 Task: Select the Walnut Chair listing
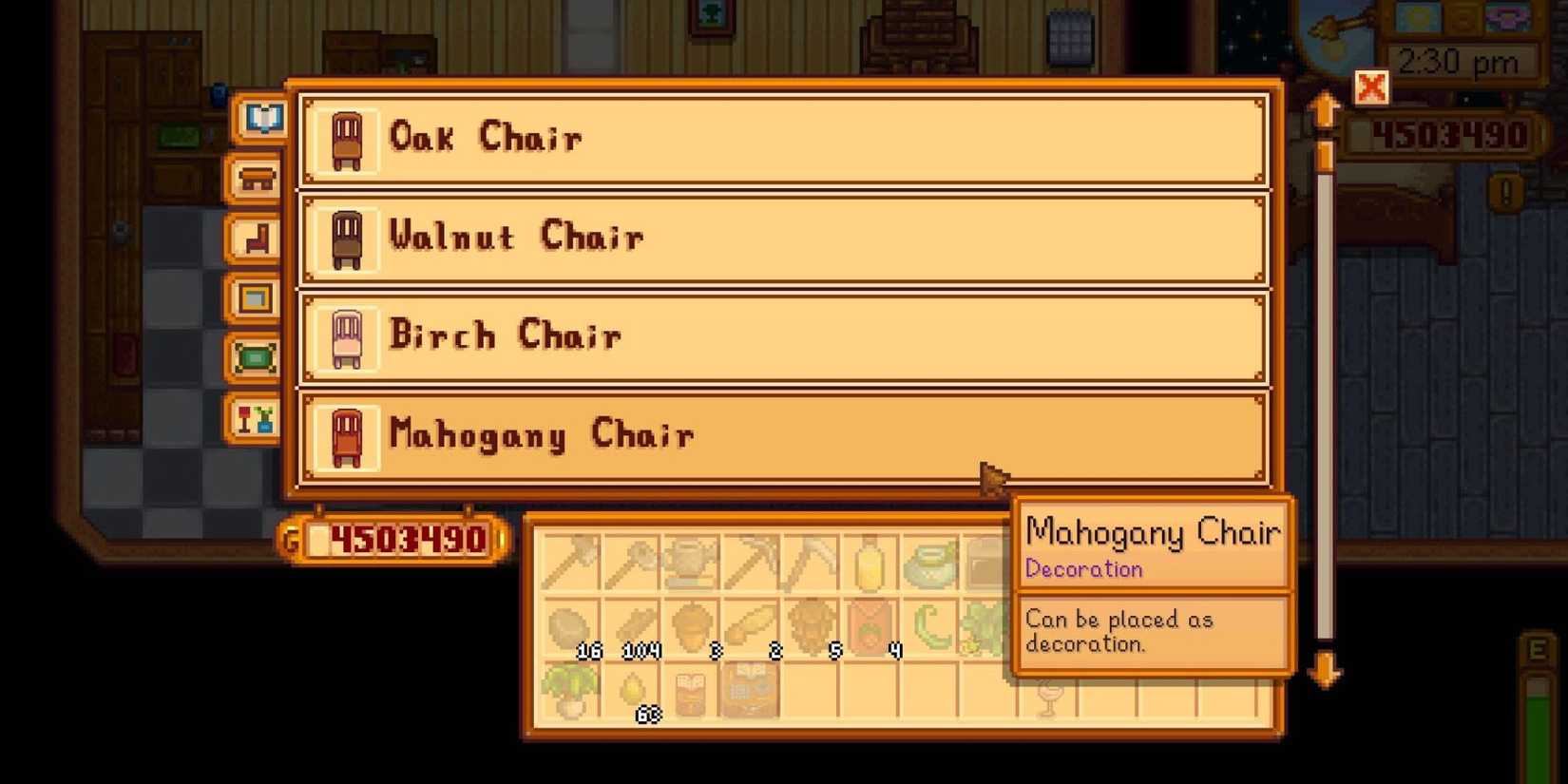(781, 238)
